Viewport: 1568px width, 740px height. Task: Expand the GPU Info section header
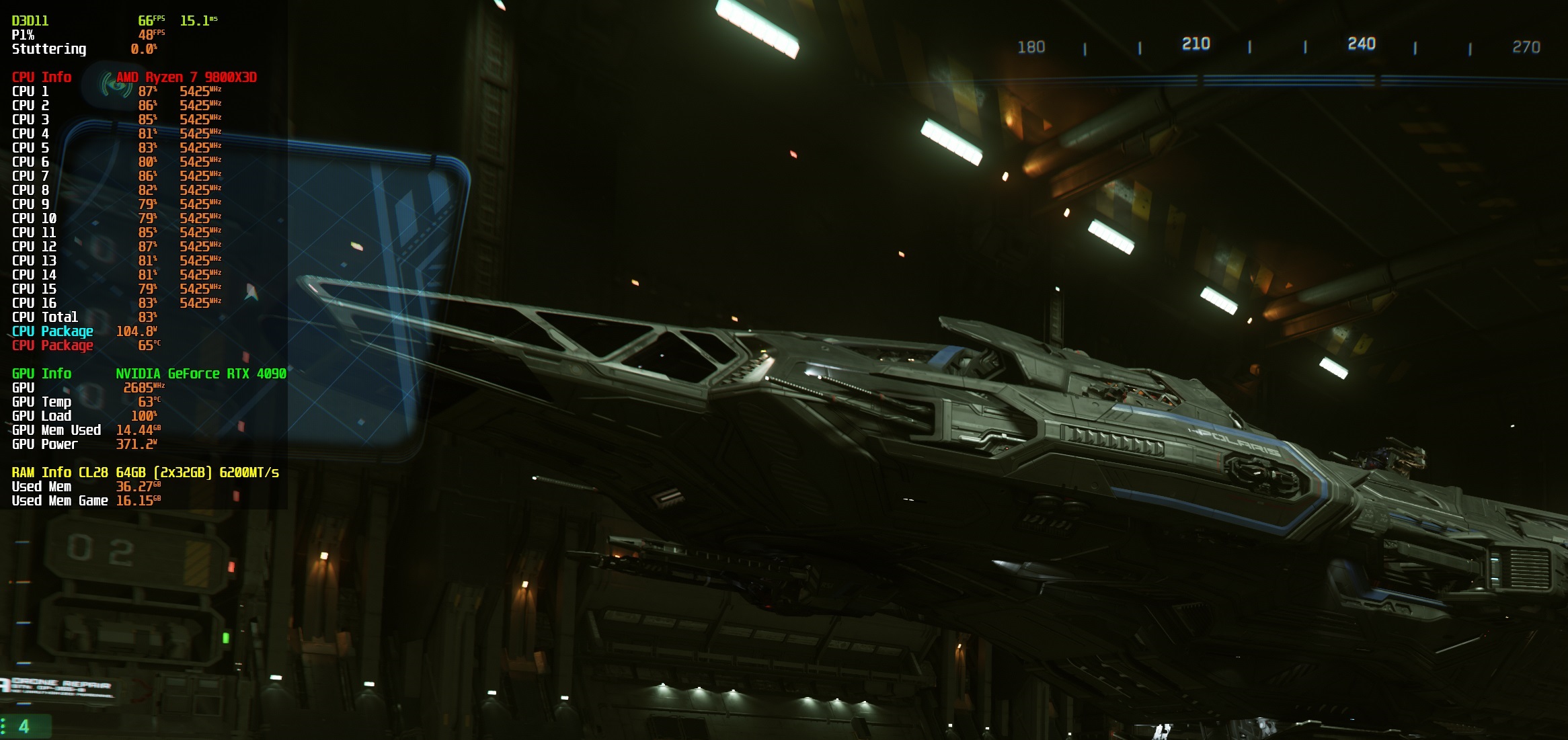click(x=40, y=374)
